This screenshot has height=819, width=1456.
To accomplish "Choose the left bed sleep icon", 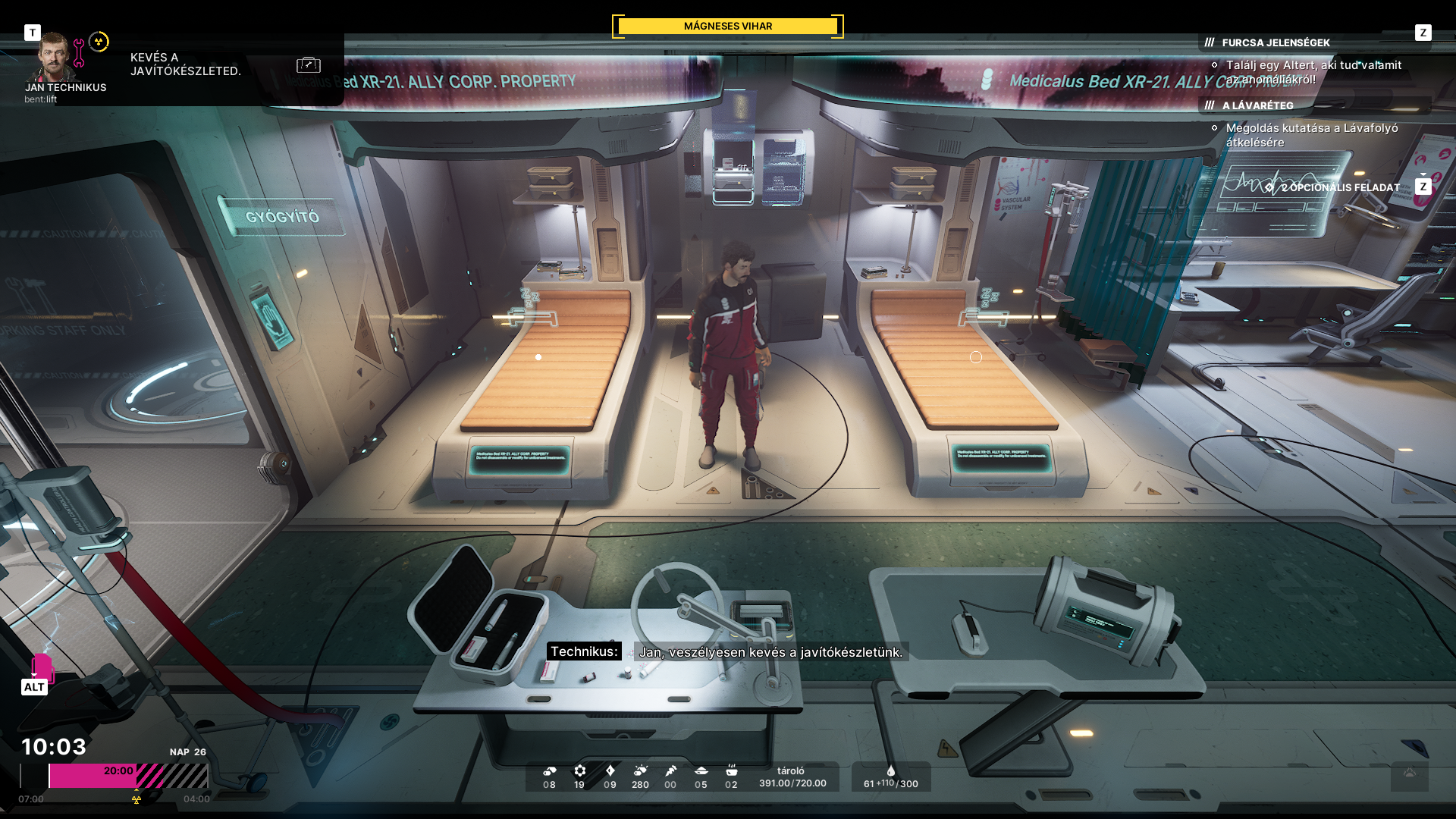I will coord(530,297).
